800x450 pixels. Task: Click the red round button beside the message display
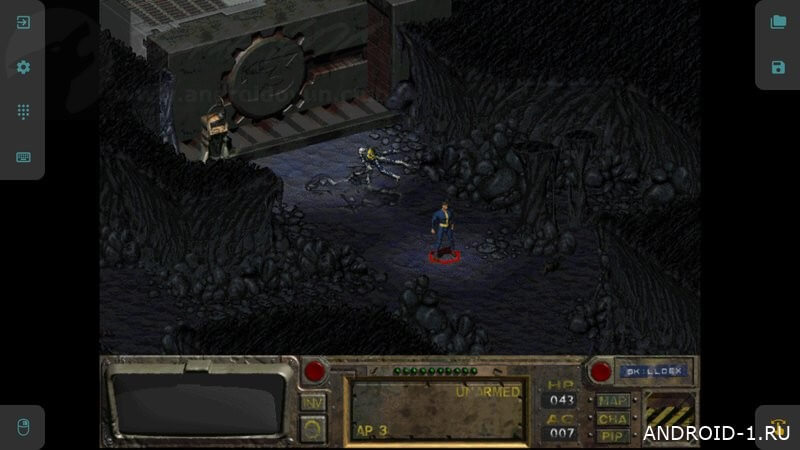click(316, 372)
